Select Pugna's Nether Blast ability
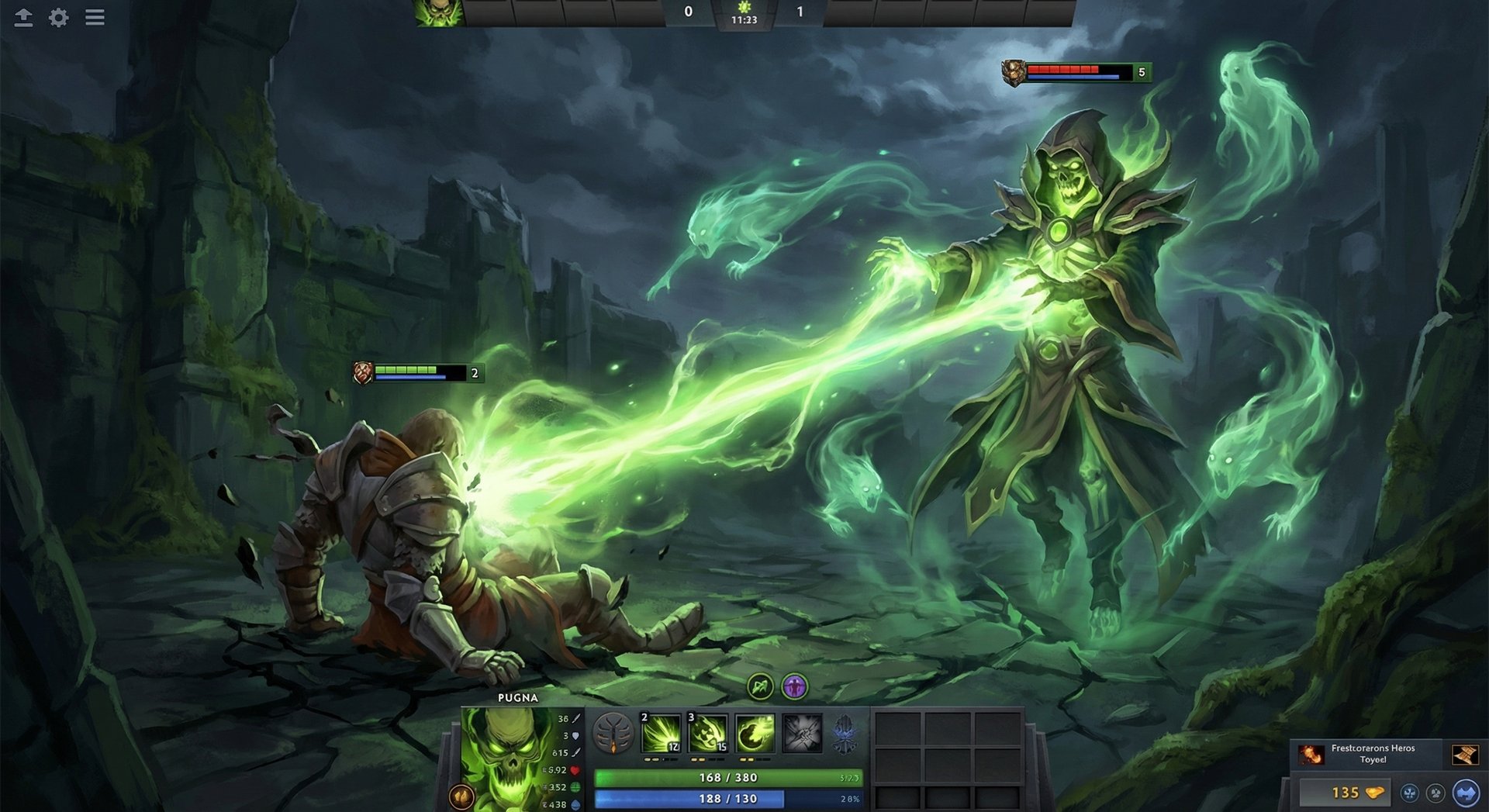Viewport: 1489px width, 812px height. [x=661, y=733]
